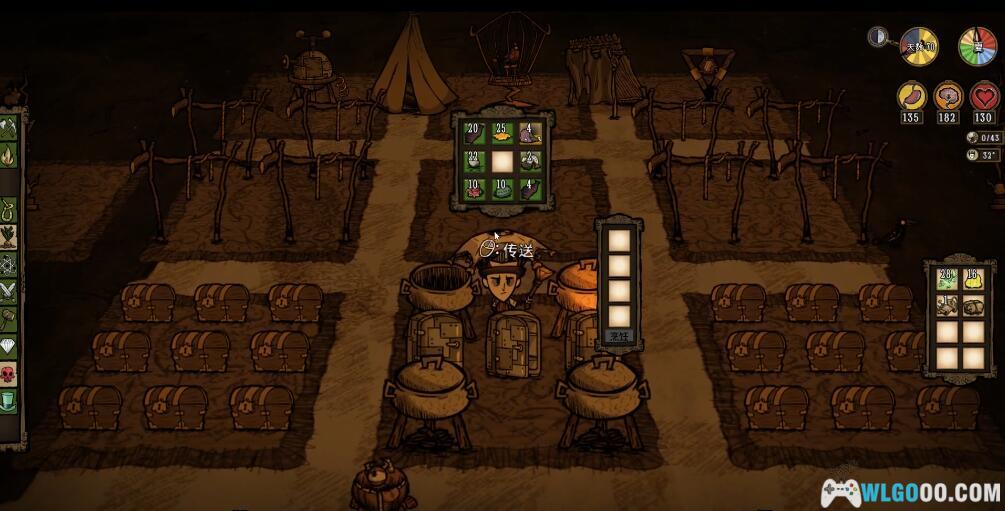Open the Structures tab with hammer icon

[8, 319]
